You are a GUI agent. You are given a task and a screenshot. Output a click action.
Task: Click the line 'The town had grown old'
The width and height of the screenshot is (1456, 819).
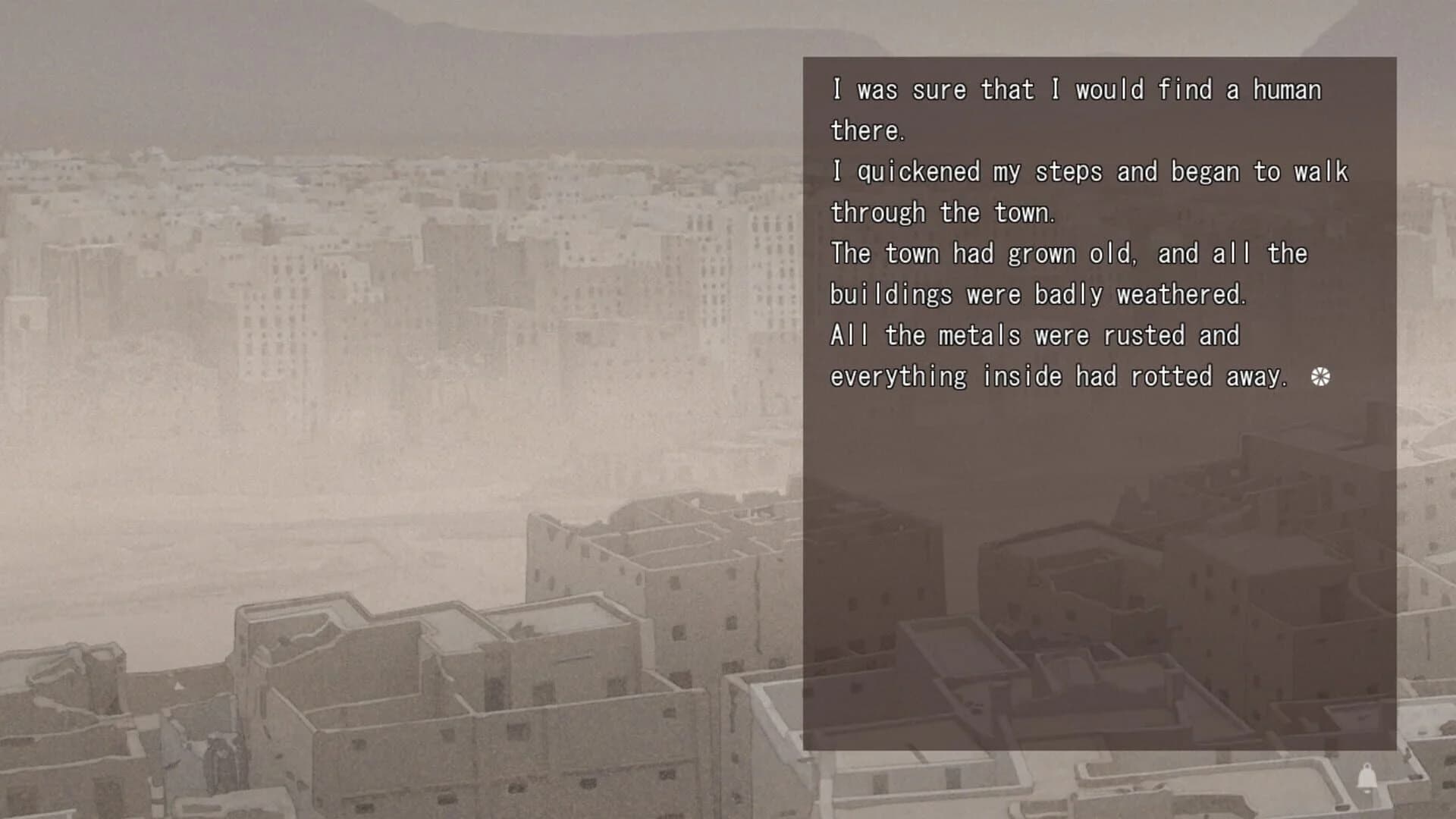(x=1069, y=253)
